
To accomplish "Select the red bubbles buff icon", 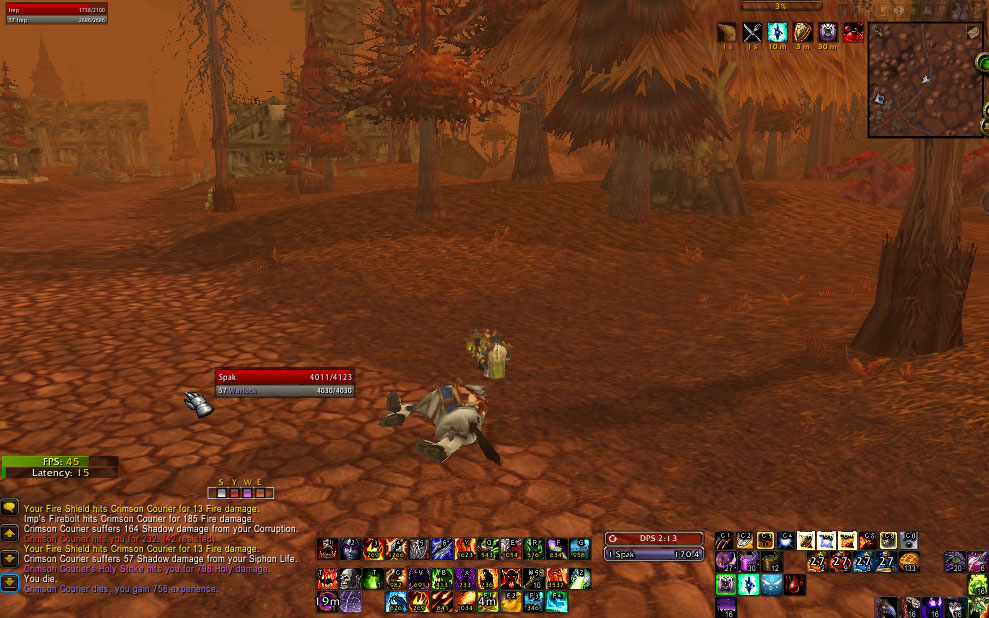I will pyautogui.click(x=853, y=33).
